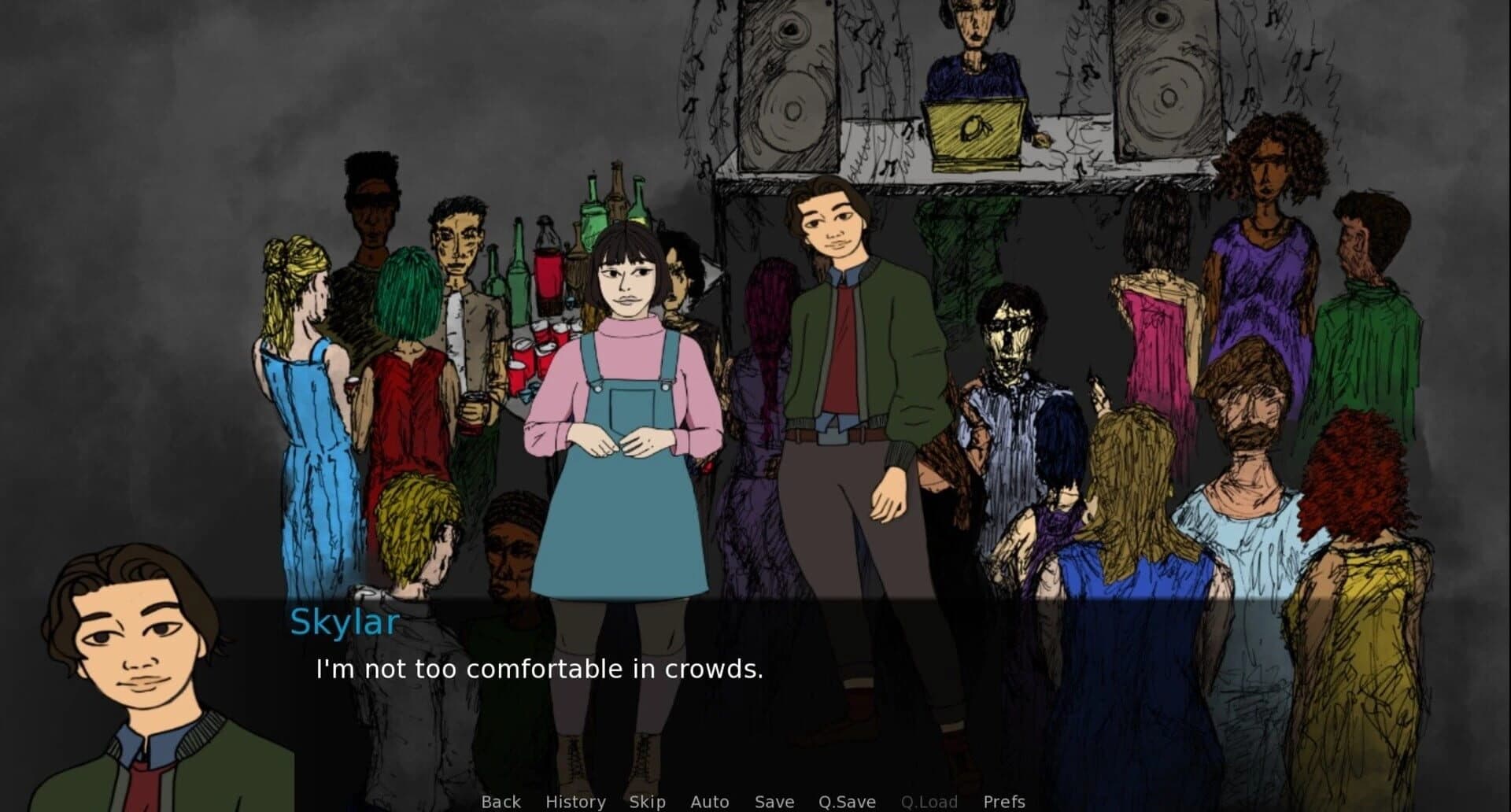The height and width of the screenshot is (812, 1511).
Task: View the dialogue History
Action: pos(575,801)
